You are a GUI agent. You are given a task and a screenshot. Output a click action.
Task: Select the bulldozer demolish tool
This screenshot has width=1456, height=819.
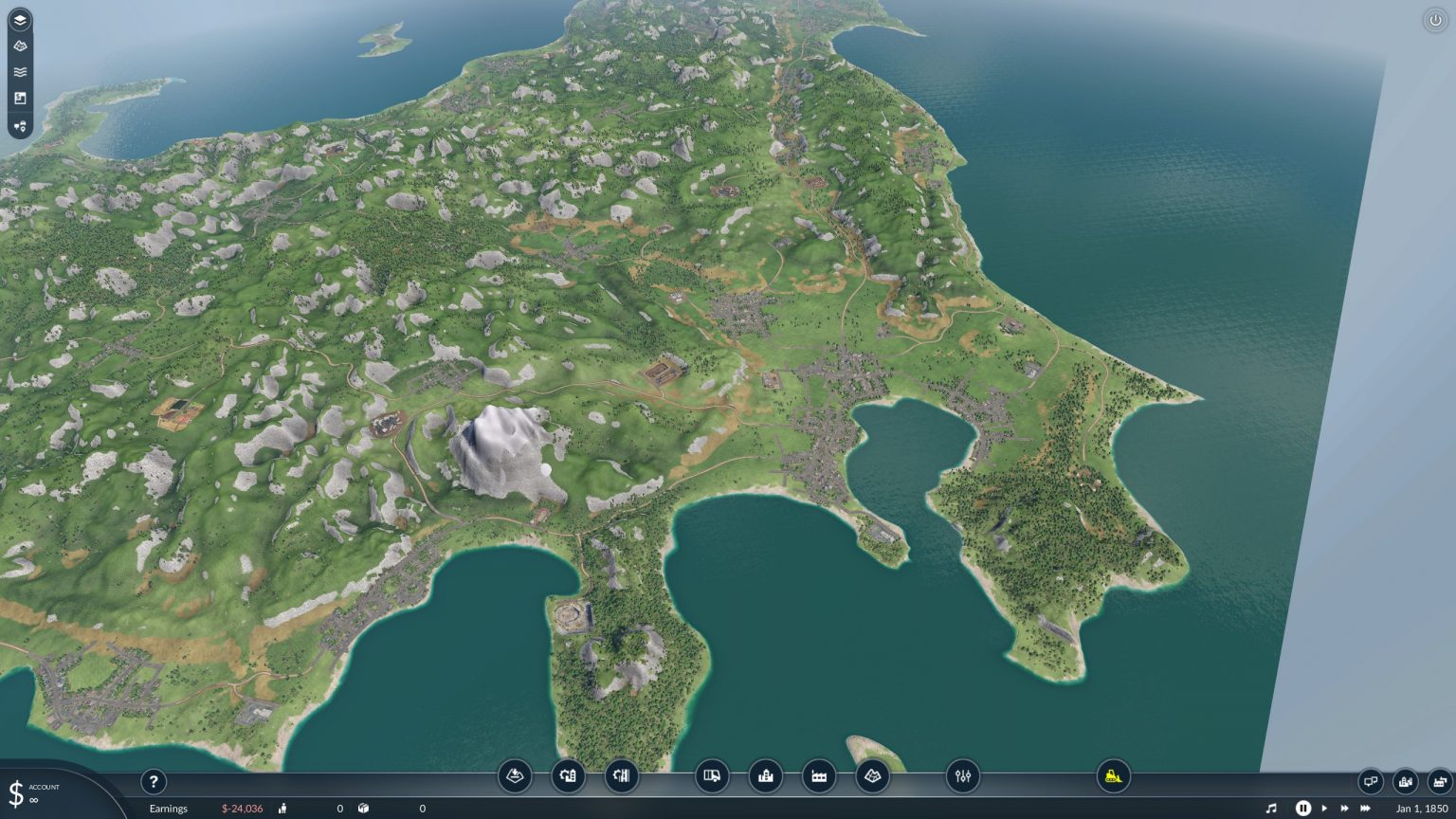click(x=1114, y=776)
